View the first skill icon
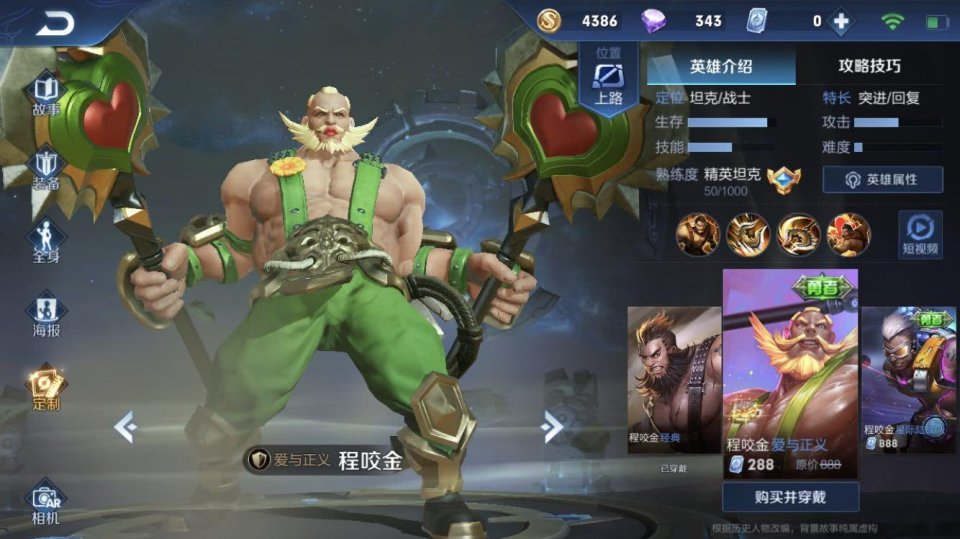The width and height of the screenshot is (960, 539). (697, 234)
